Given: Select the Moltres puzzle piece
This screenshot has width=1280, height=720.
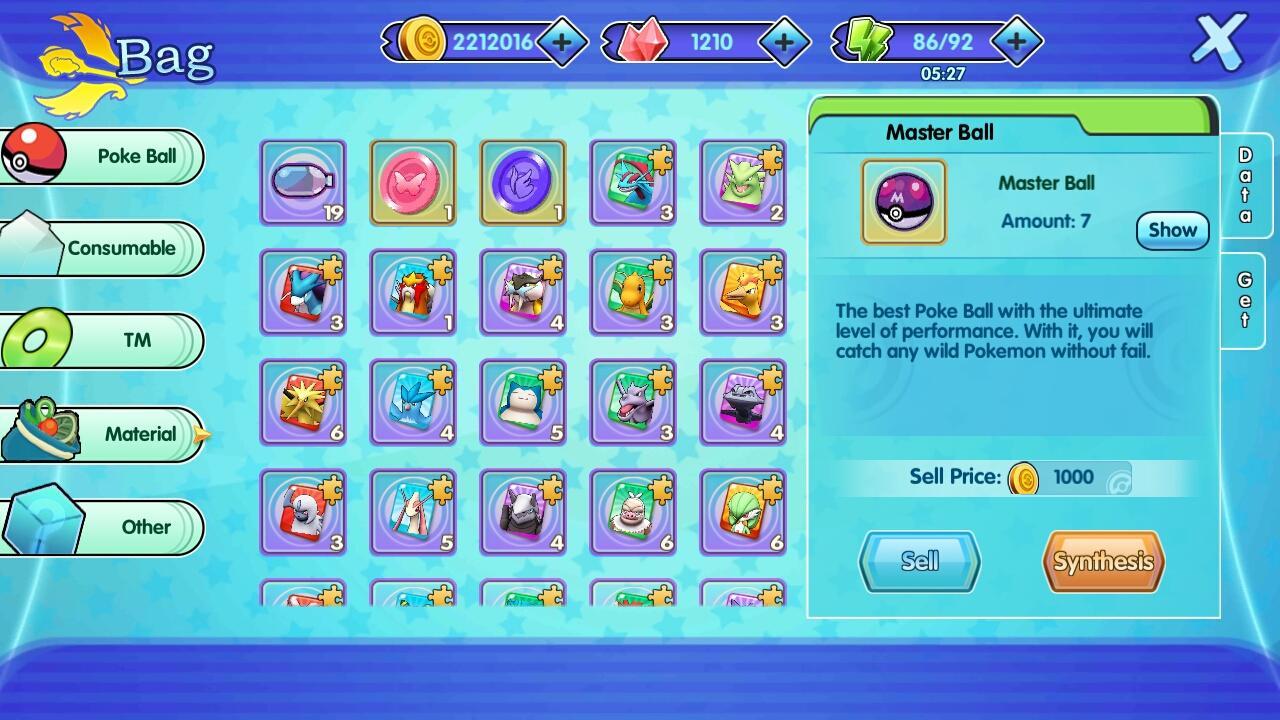Looking at the screenshot, I should pyautogui.click(x=743, y=293).
